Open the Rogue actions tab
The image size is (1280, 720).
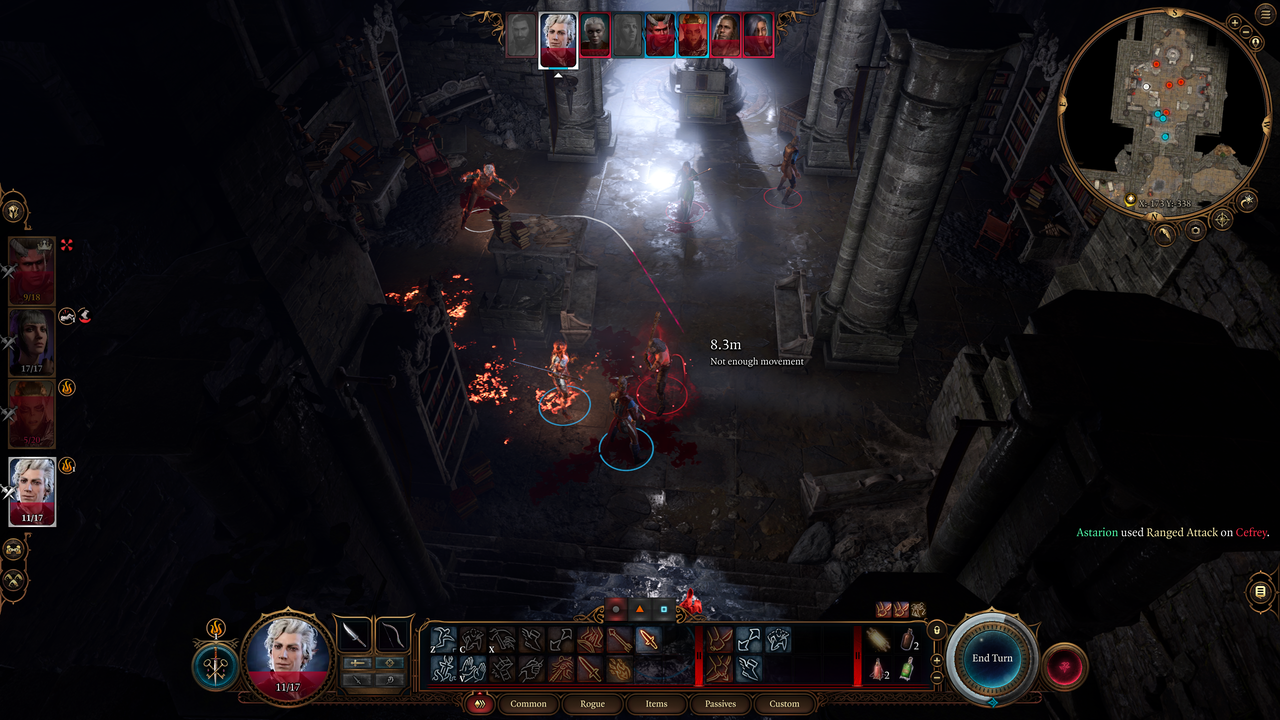tap(592, 703)
